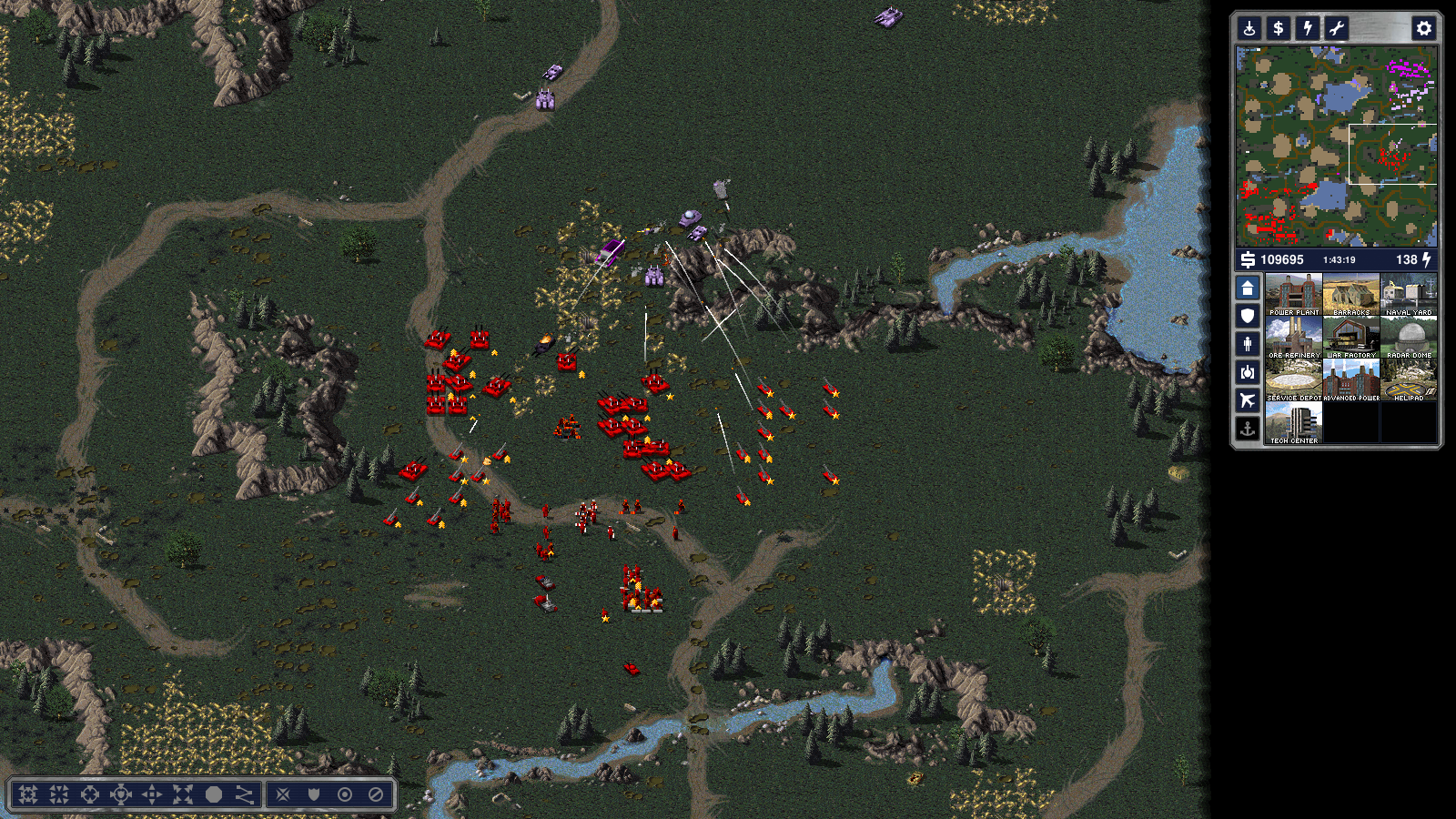Click the octagonal stop command button
The image size is (1456, 819).
(x=214, y=794)
